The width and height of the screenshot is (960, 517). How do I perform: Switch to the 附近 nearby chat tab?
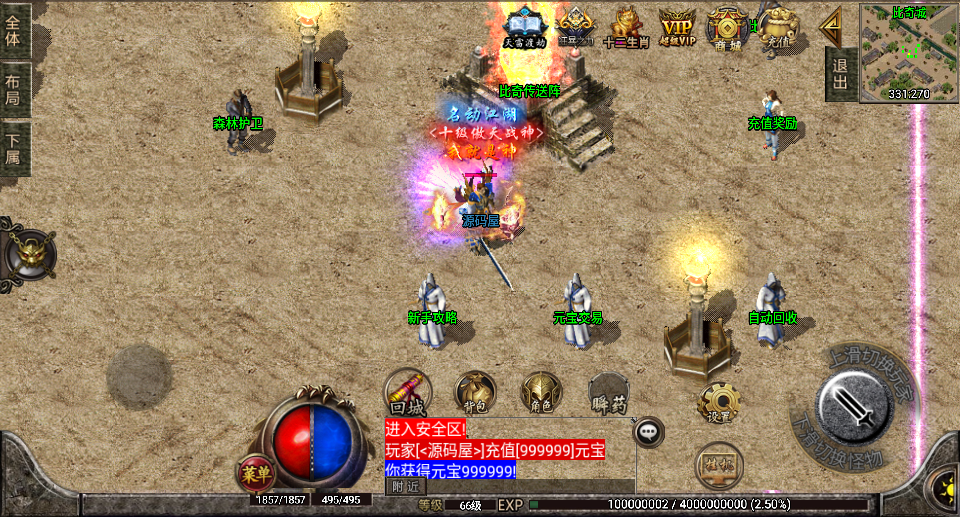[405, 486]
